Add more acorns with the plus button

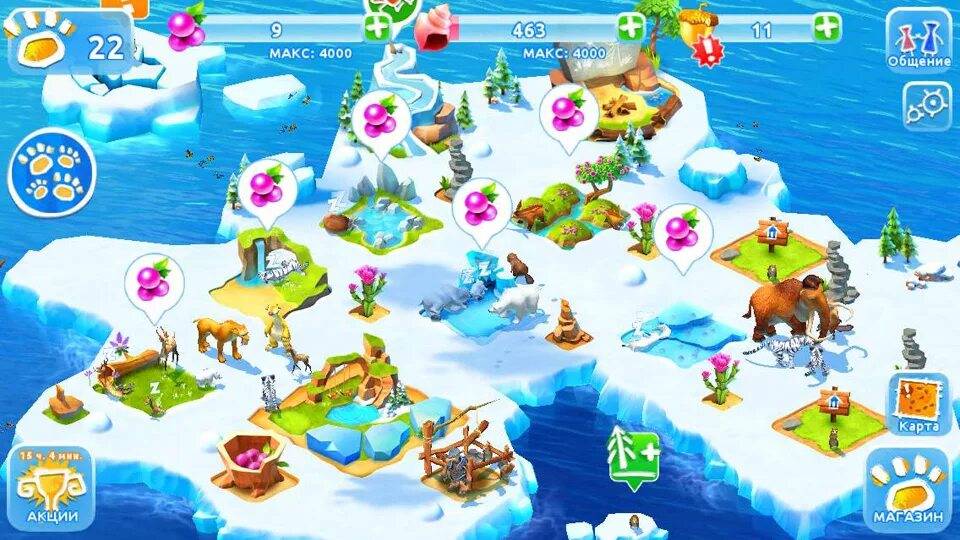pyautogui.click(x=827, y=28)
